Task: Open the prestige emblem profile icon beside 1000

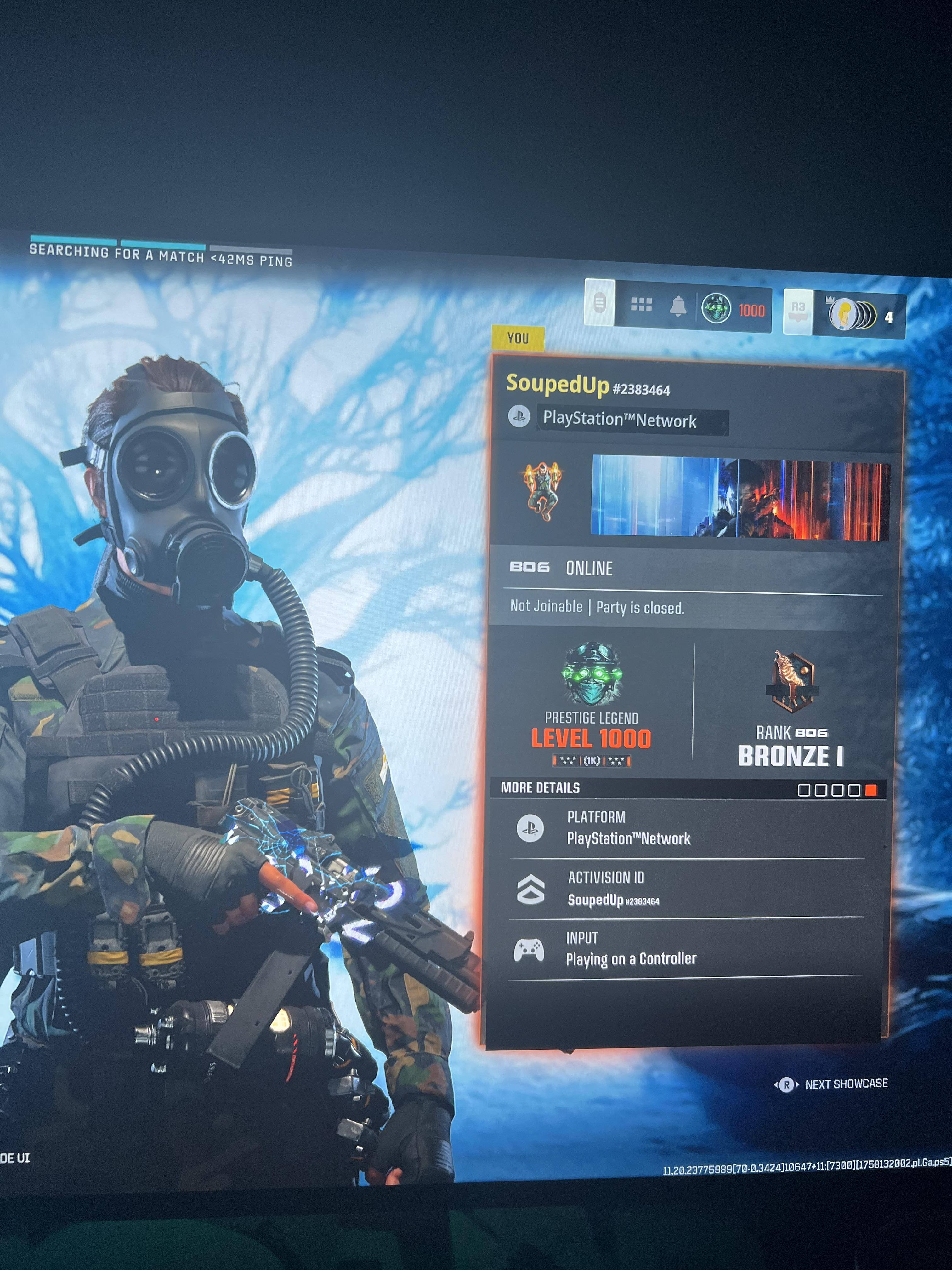Action: click(716, 308)
